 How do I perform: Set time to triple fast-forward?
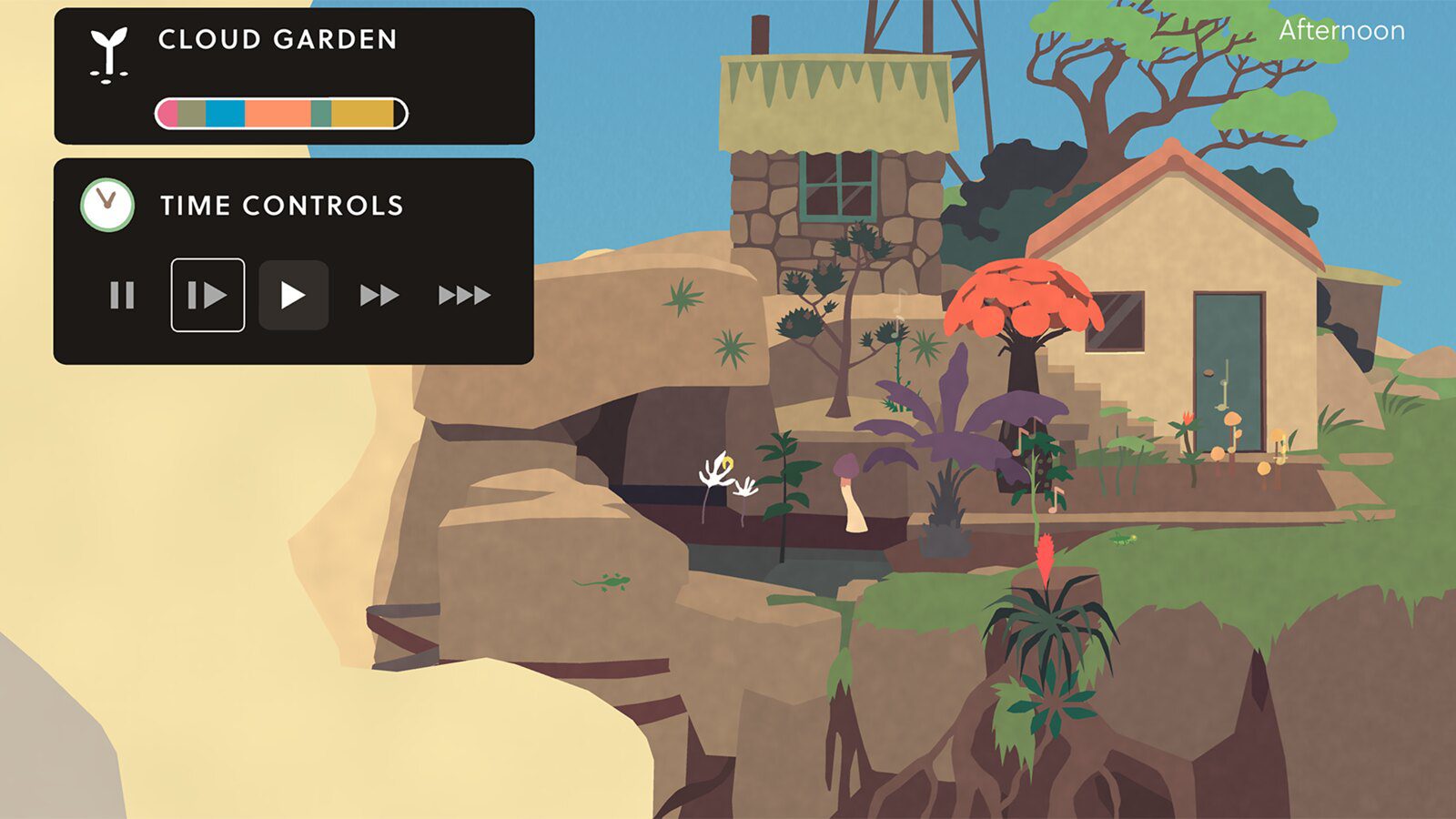click(464, 295)
